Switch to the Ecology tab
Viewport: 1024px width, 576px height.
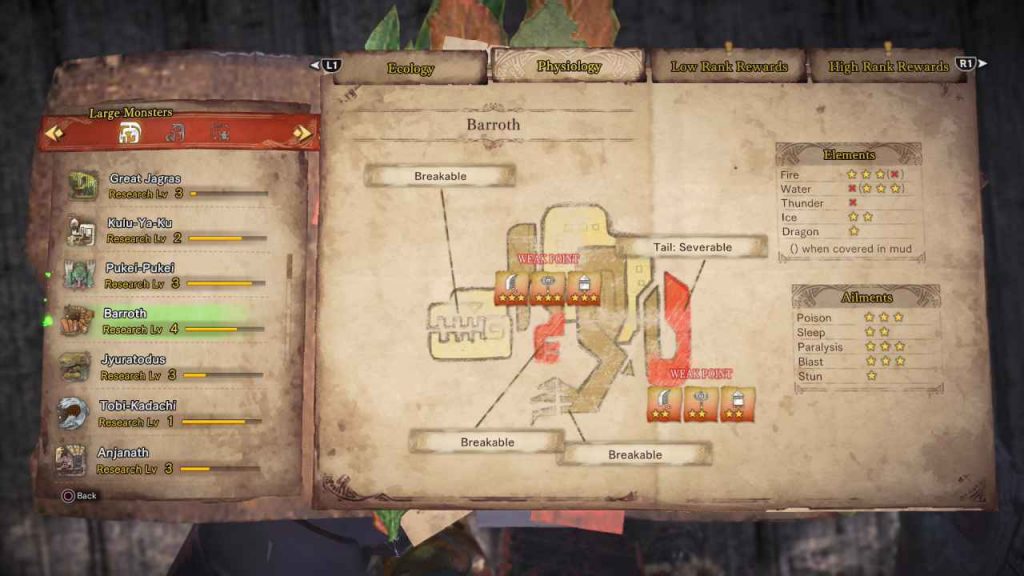click(x=410, y=68)
